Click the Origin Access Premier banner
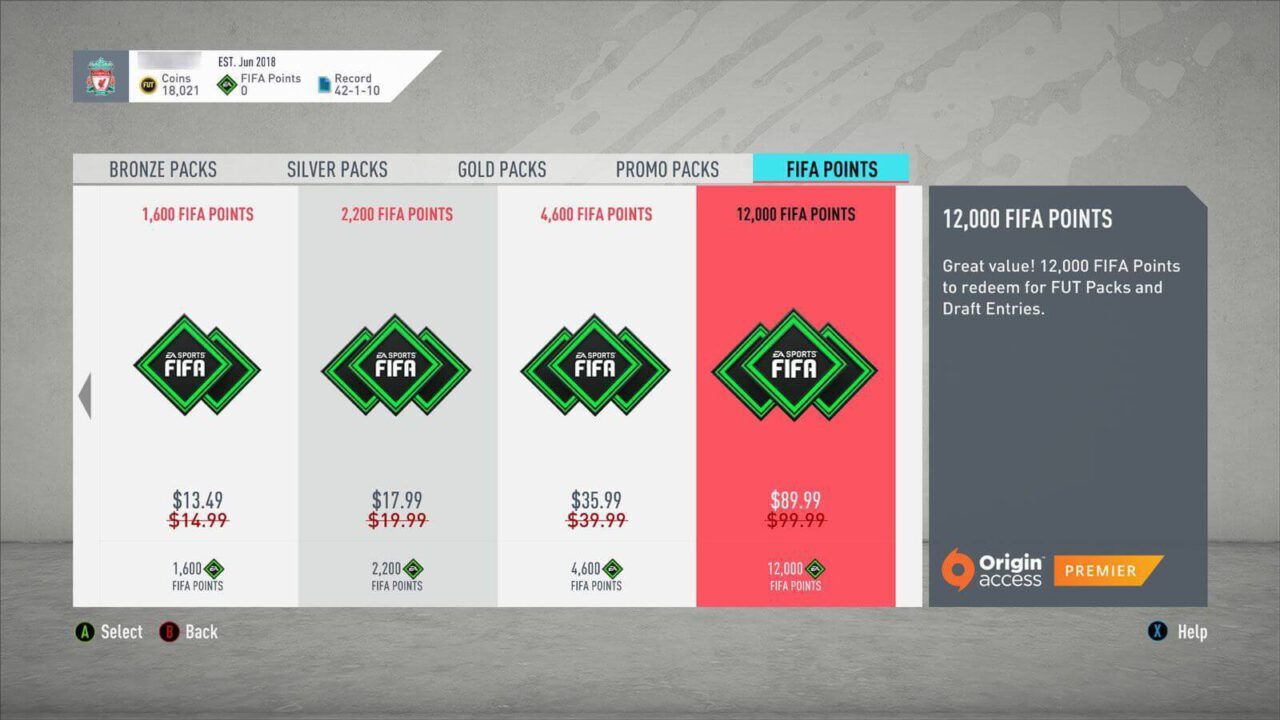This screenshot has width=1280, height=720. coord(1052,570)
